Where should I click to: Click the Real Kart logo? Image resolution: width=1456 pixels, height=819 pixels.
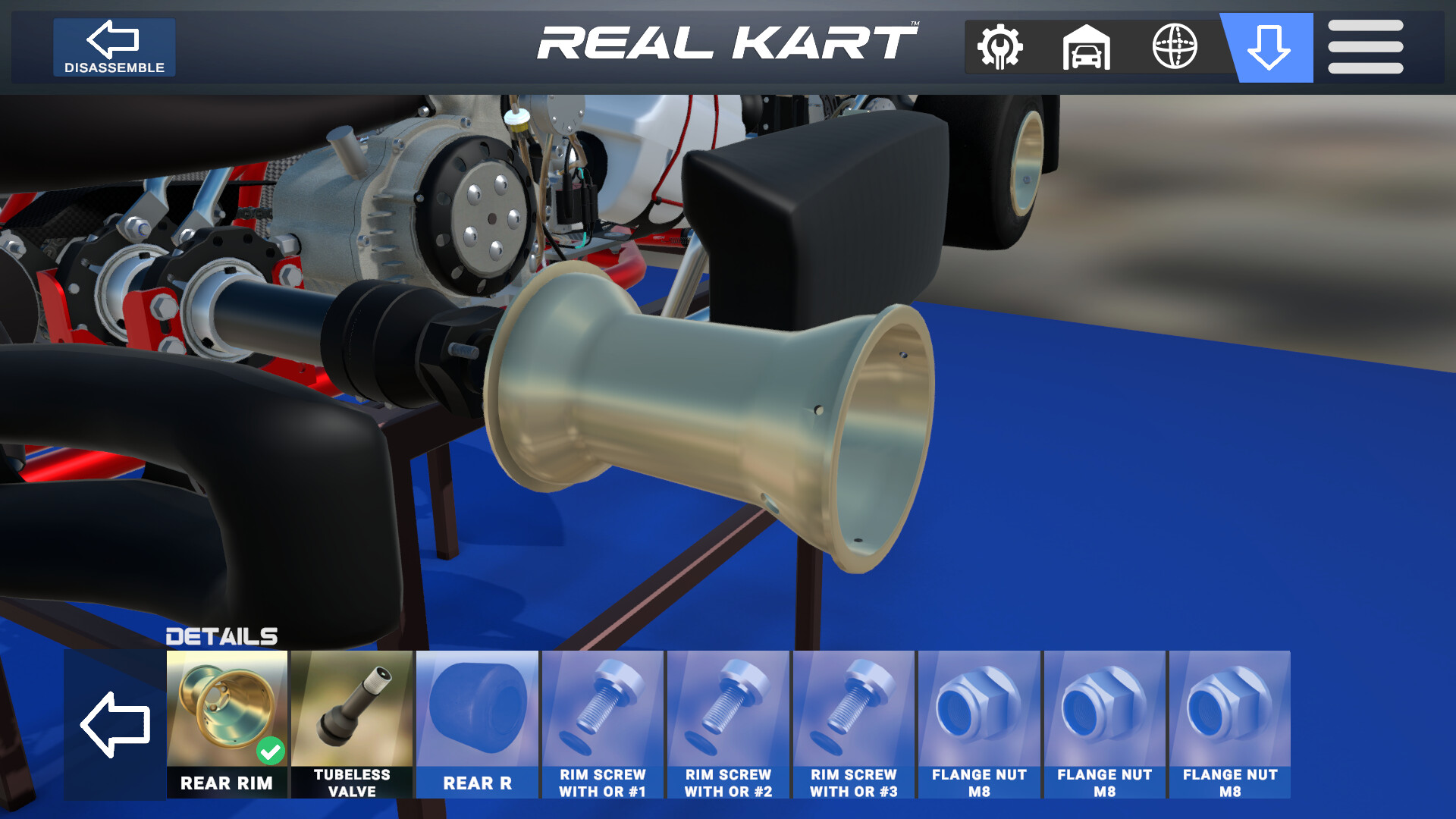click(726, 43)
